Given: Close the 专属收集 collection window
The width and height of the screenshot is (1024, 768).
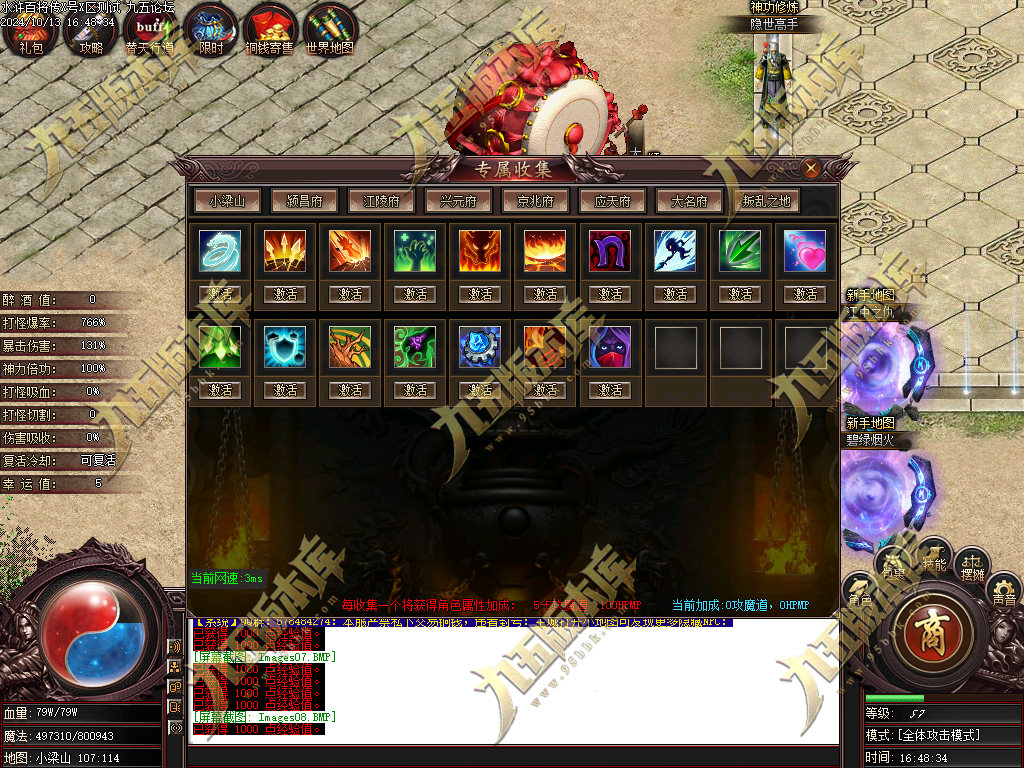Looking at the screenshot, I should click(811, 168).
